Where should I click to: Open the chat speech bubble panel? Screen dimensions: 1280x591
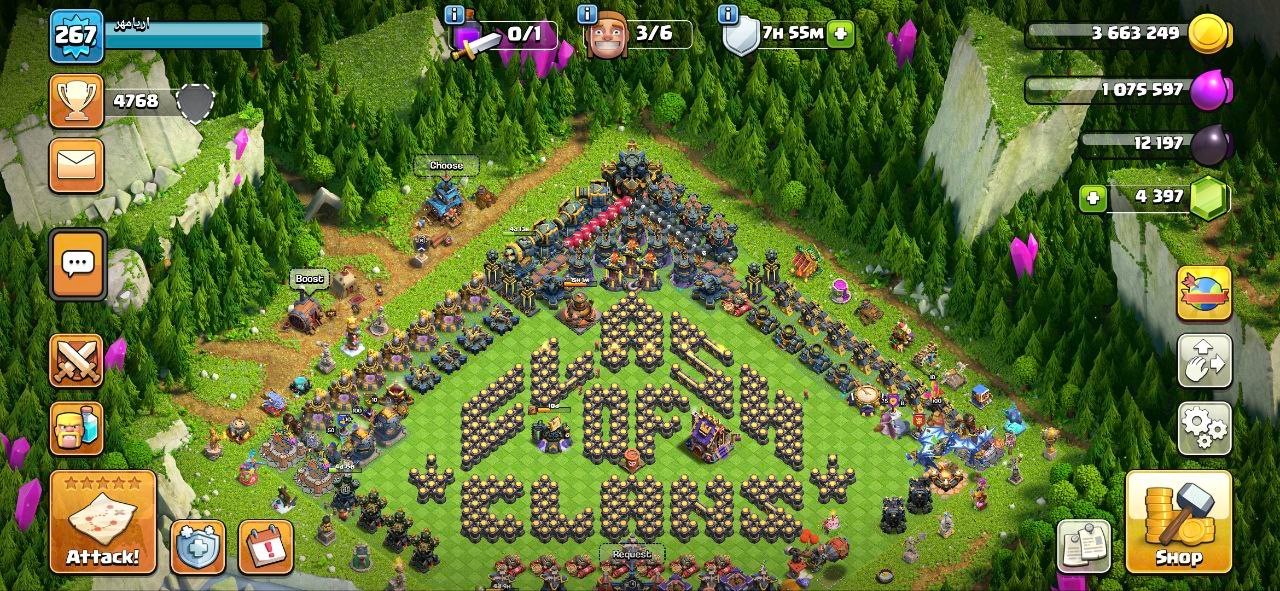point(77,264)
